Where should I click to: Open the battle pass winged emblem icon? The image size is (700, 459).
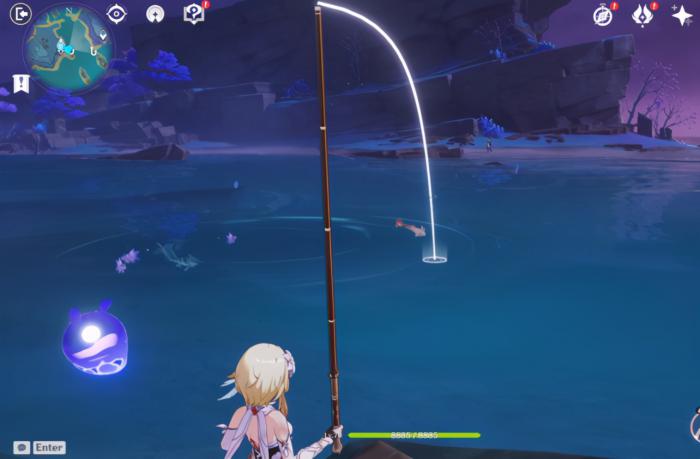pyautogui.click(x=642, y=15)
